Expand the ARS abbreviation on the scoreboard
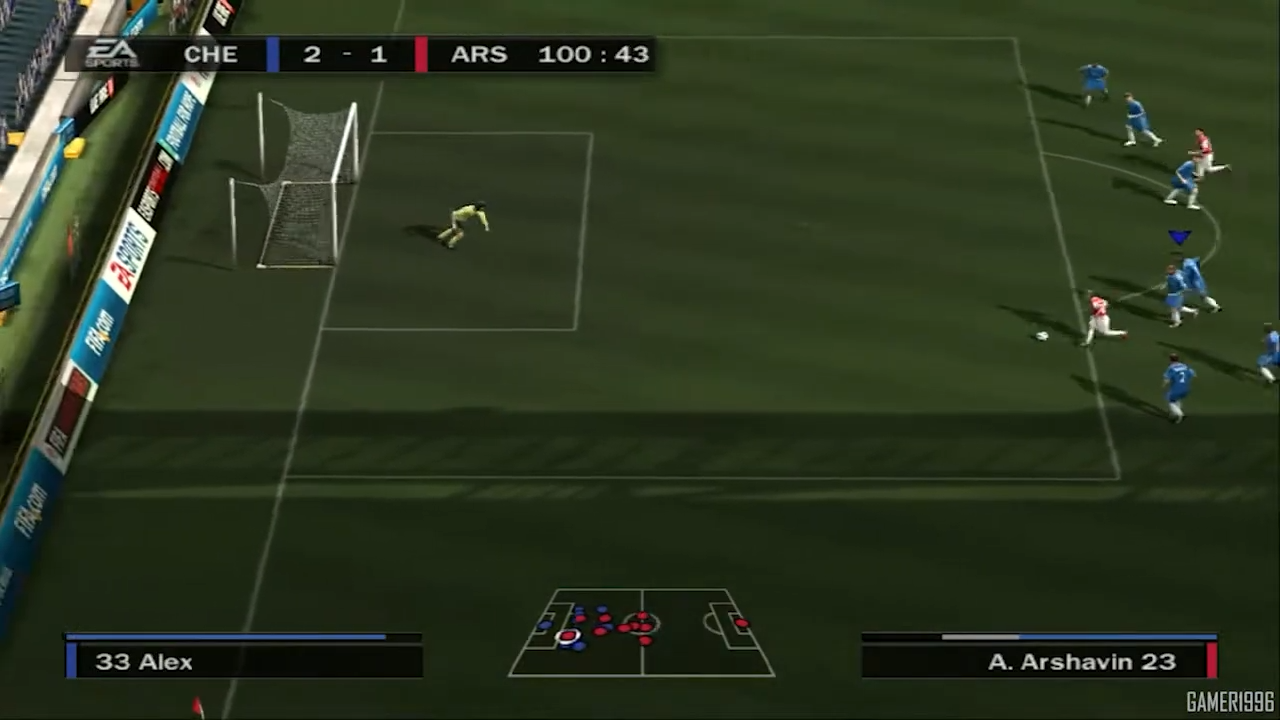This screenshot has width=1280, height=720. pyautogui.click(x=478, y=54)
